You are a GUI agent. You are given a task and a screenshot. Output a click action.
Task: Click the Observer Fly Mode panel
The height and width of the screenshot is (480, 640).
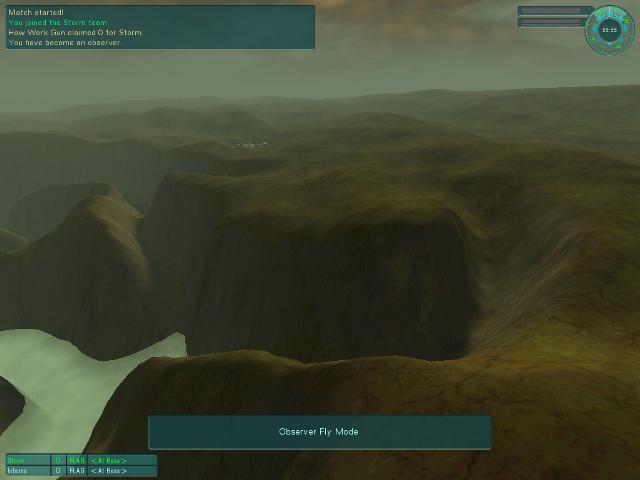[x=319, y=432]
